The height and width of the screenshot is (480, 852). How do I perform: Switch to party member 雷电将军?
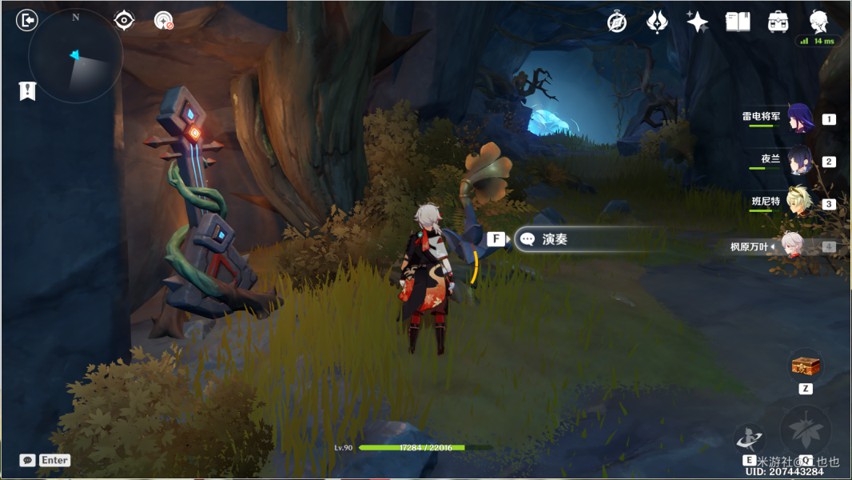798,118
